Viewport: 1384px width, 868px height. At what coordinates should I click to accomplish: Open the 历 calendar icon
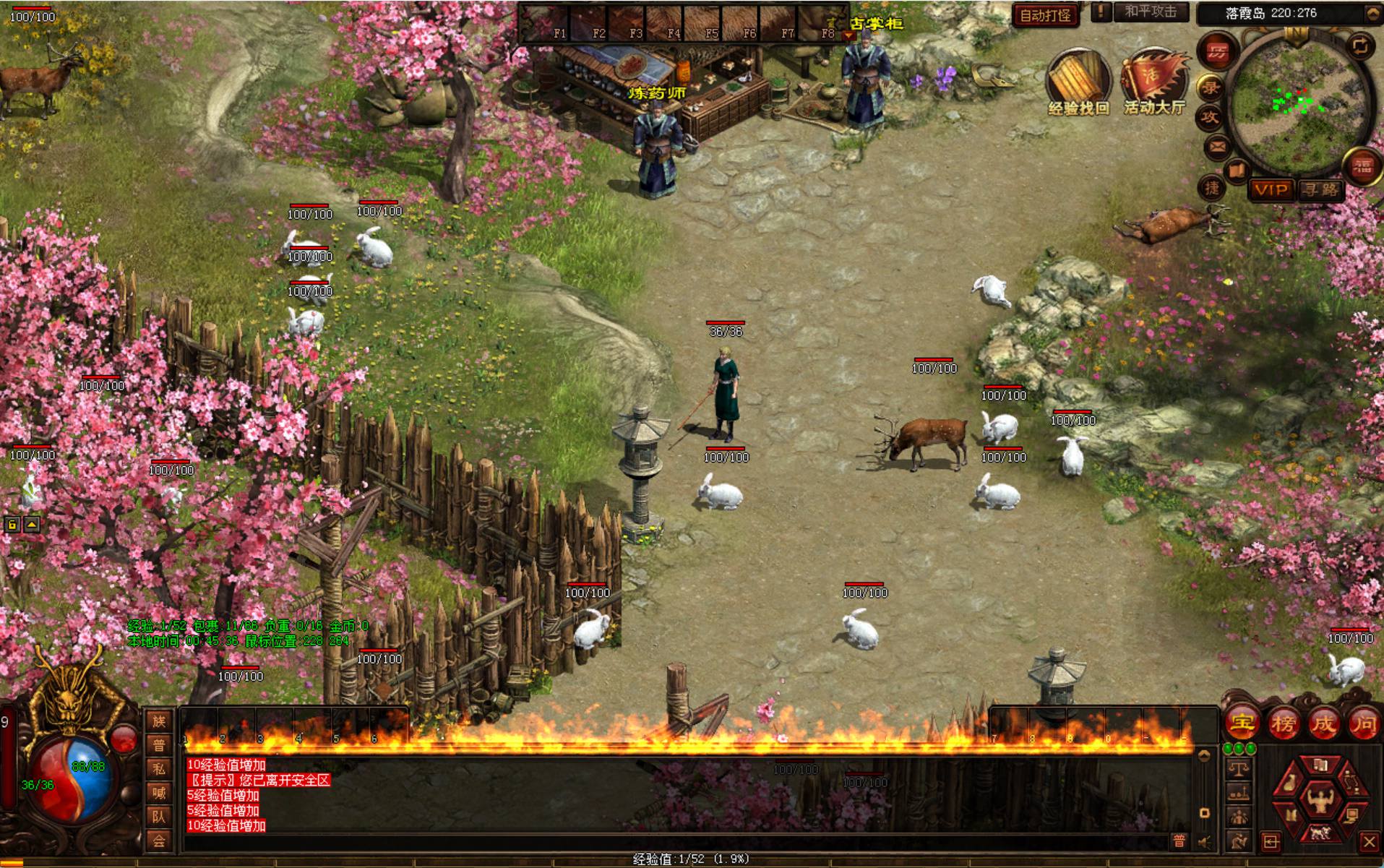[1218, 52]
